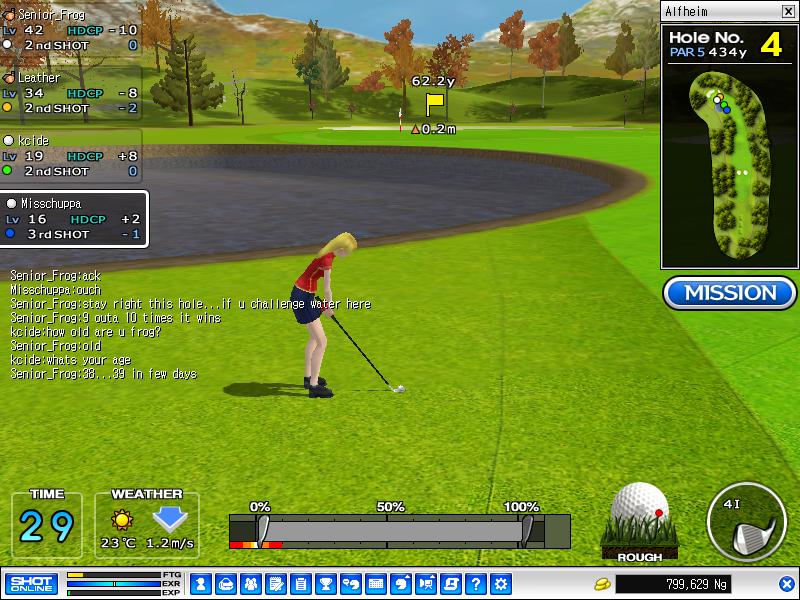The image size is (800, 600).
Task: Click the gold coins Ng icon
Action: 601,584
